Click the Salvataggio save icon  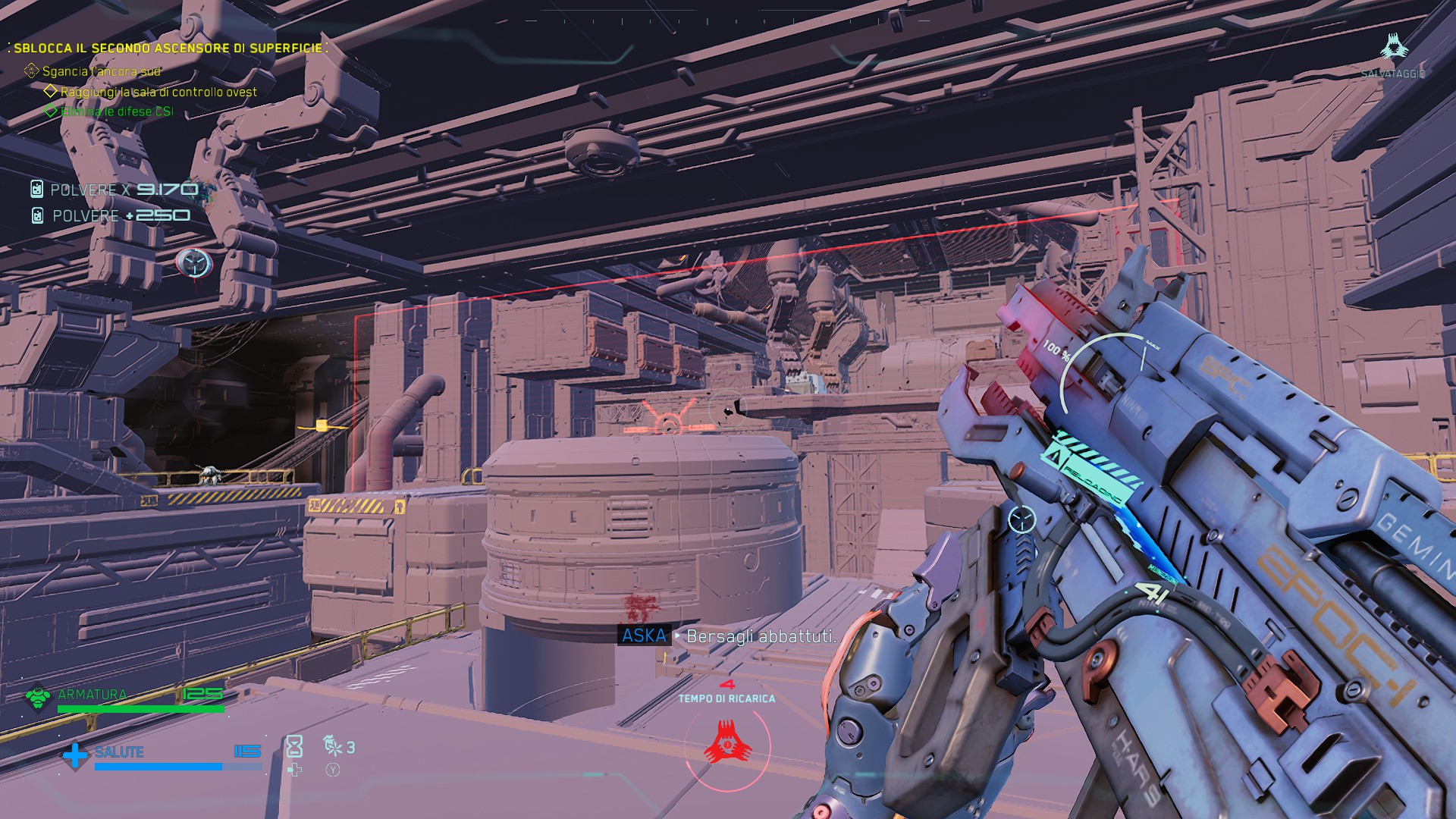(x=1392, y=48)
